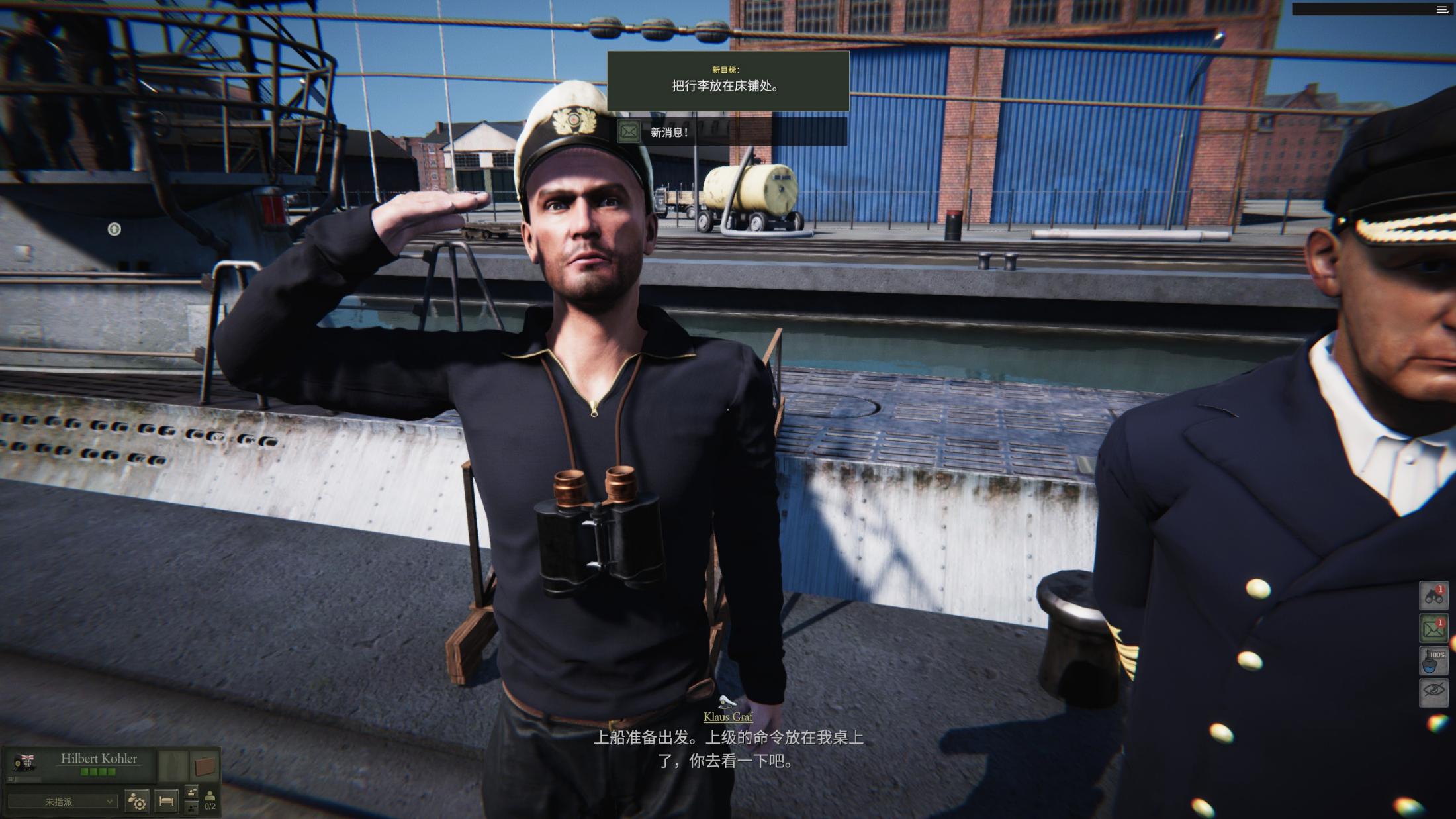The height and width of the screenshot is (819, 1456).
Task: Click the 新目标 objective banner
Action: [728, 80]
